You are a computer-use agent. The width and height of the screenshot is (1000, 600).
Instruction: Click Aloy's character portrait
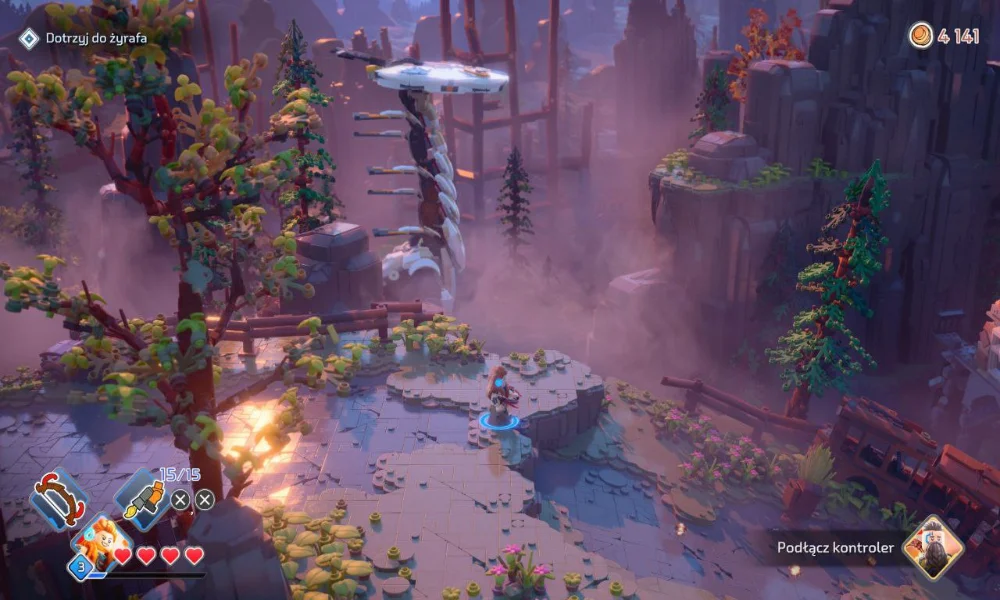96,543
